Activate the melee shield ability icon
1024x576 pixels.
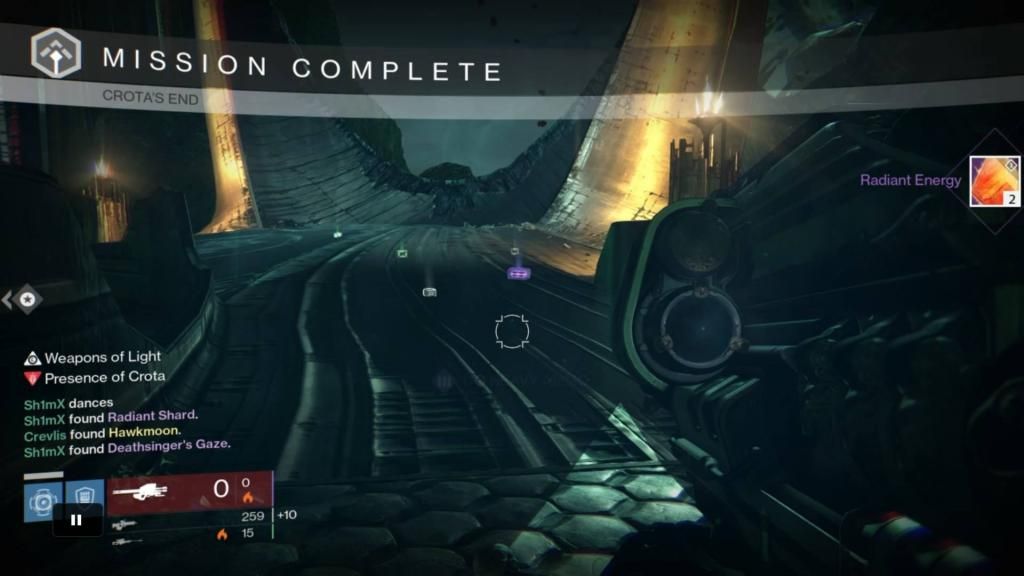(x=85, y=498)
